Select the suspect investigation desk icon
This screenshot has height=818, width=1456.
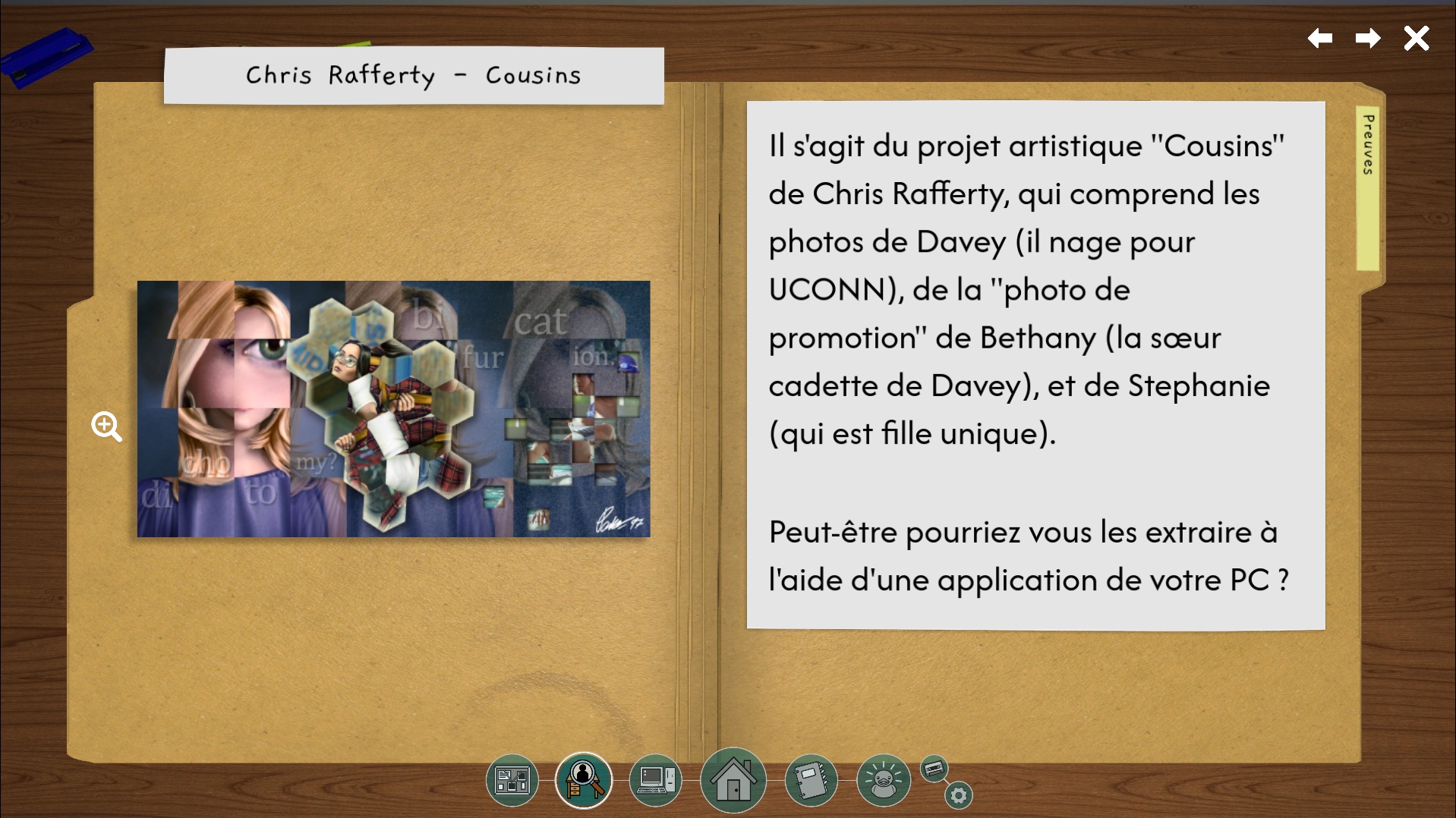pos(583,779)
